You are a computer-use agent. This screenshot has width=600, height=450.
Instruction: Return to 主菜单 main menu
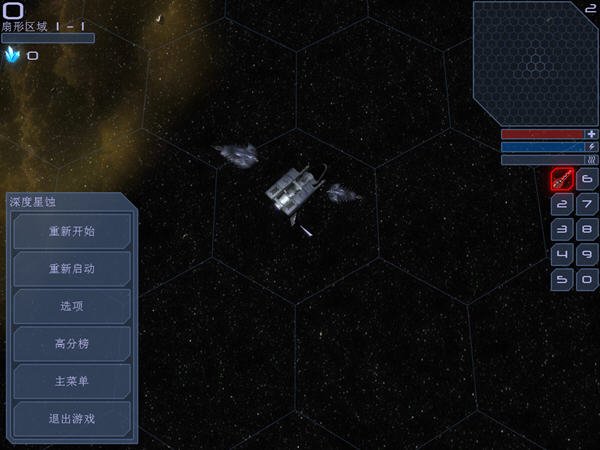point(72,382)
